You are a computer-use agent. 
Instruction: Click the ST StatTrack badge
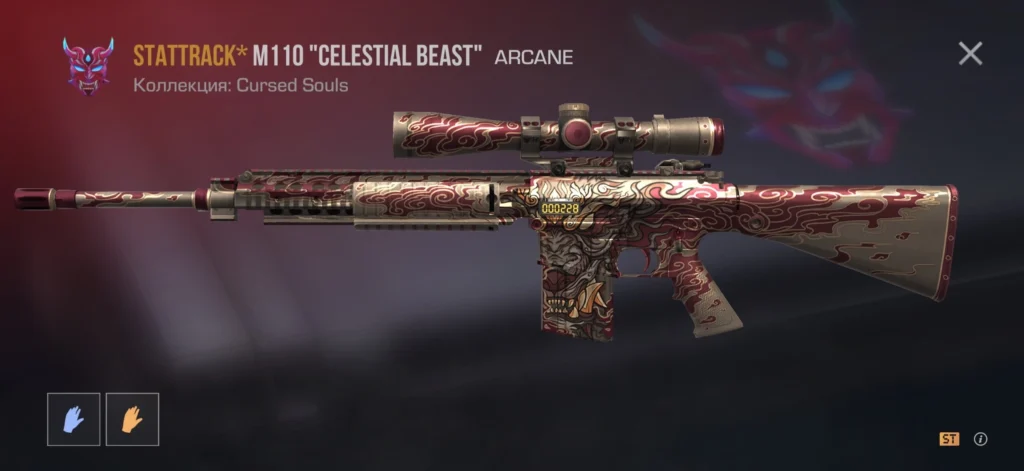tap(949, 439)
